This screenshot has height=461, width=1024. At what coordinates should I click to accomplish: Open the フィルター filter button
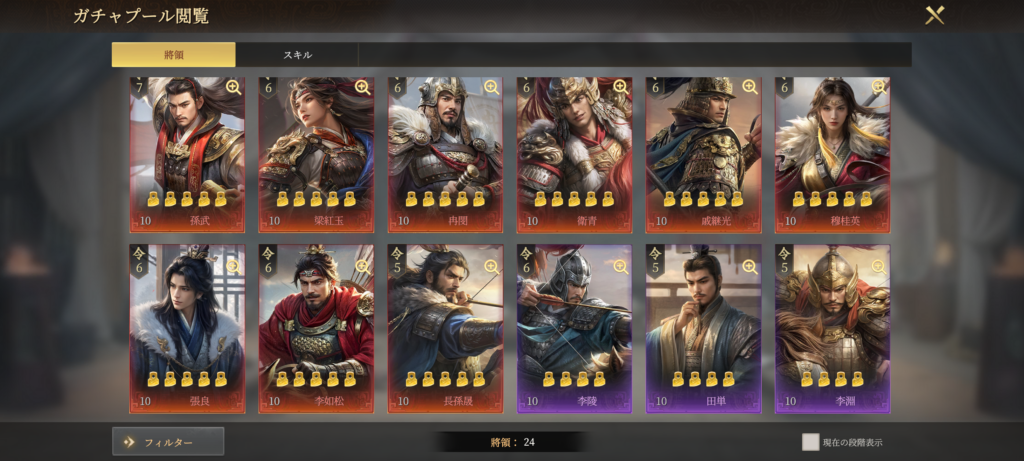point(168,441)
